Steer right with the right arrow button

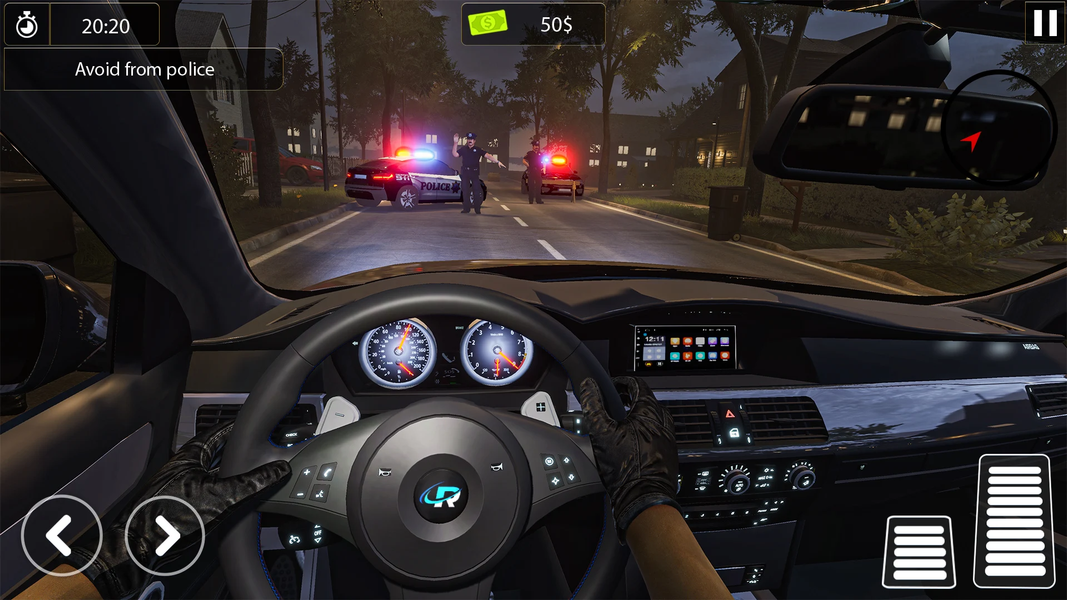tap(165, 536)
